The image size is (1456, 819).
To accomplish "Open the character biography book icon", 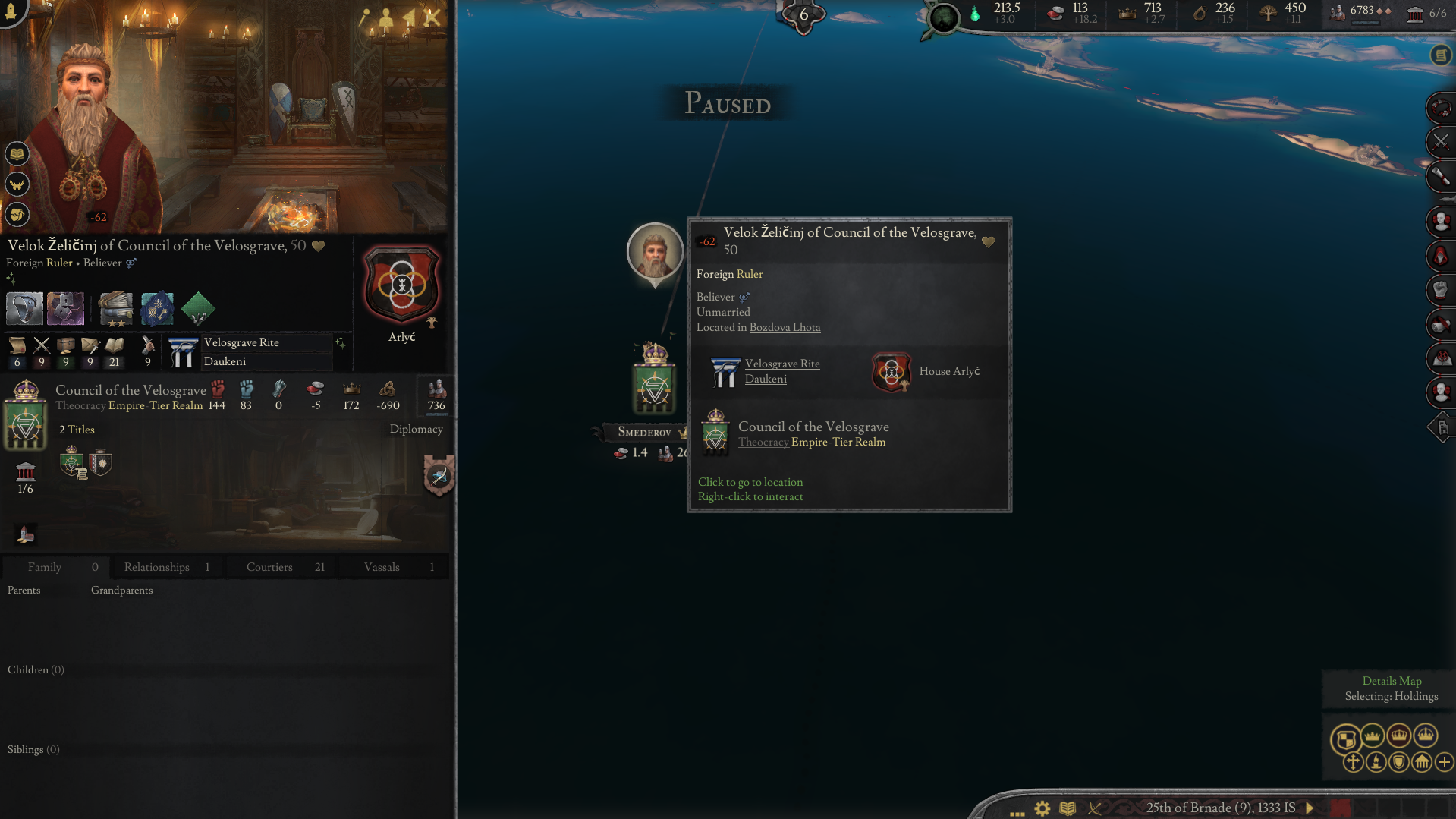I will click(17, 153).
